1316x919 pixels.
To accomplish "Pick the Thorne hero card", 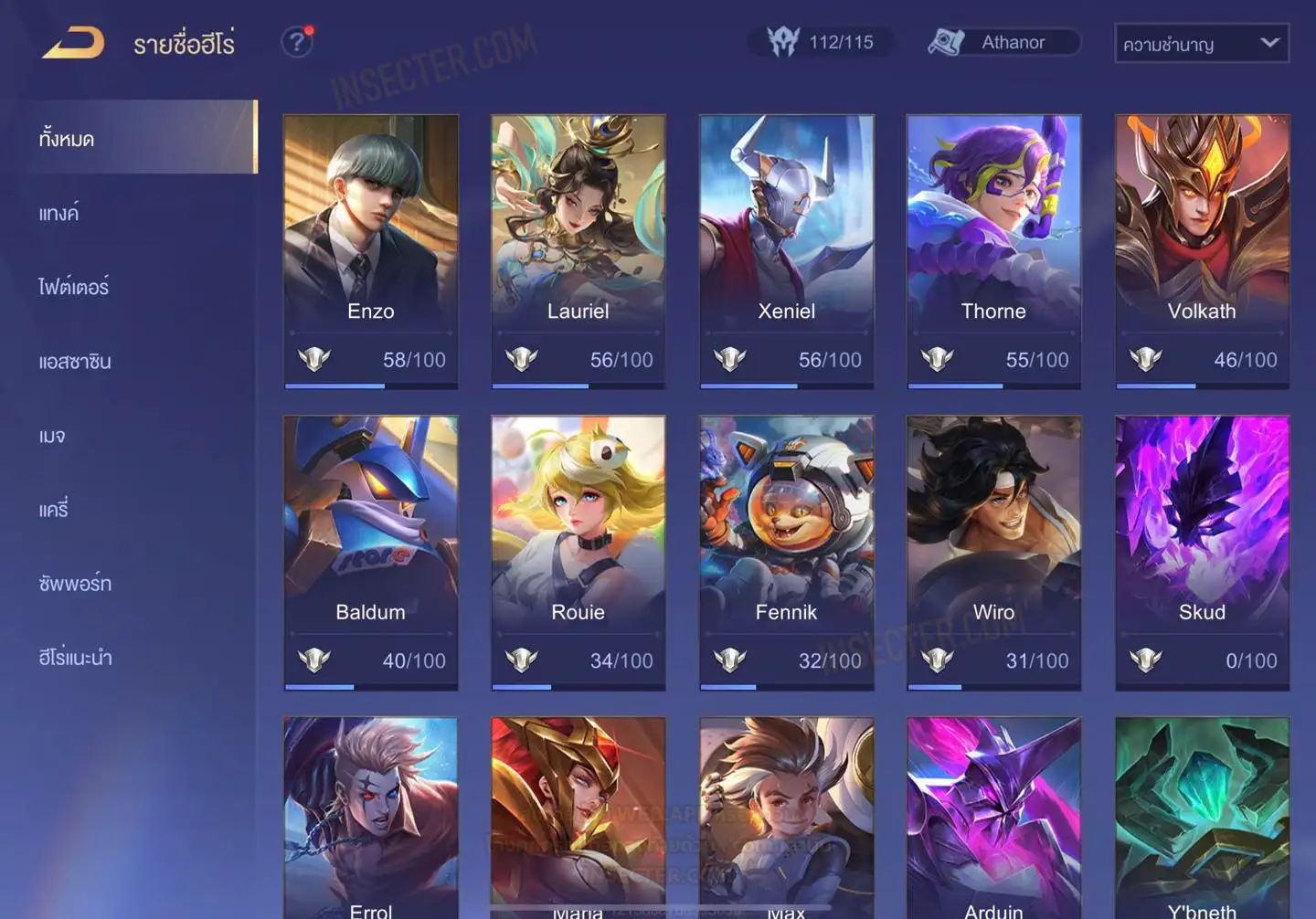I will point(993,250).
